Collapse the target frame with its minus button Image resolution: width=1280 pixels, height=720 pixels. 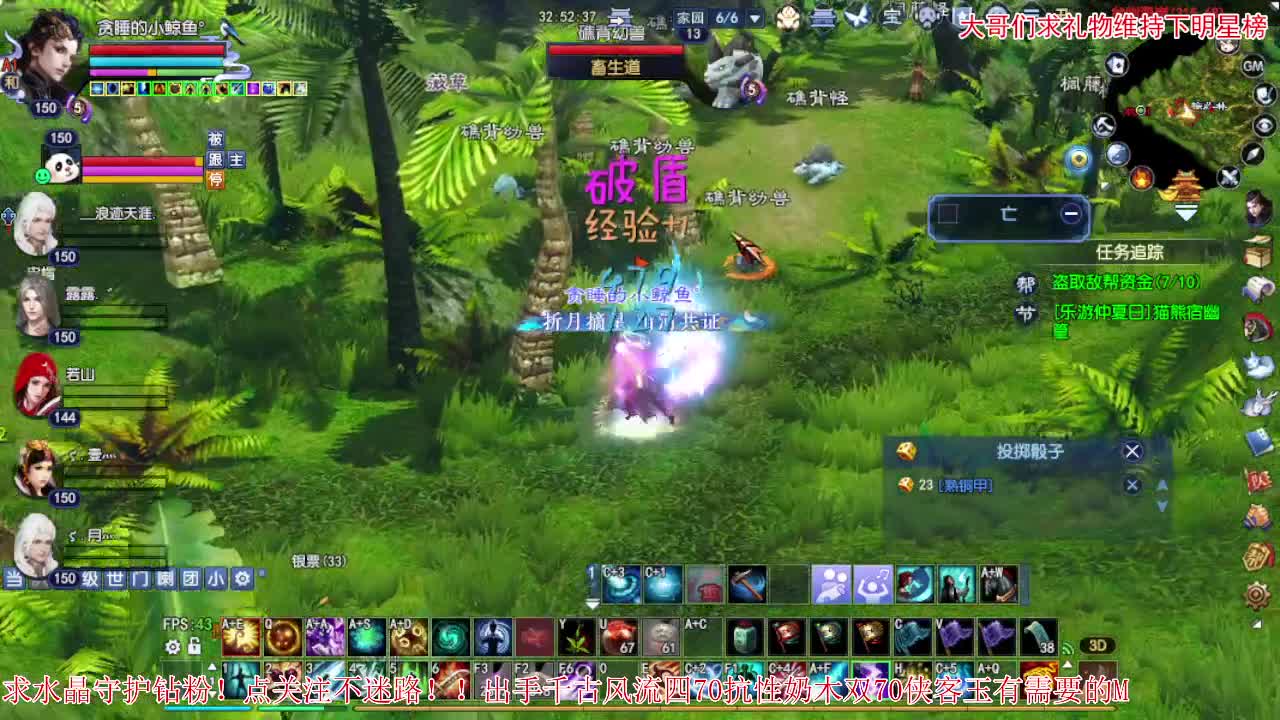pos(1069,213)
